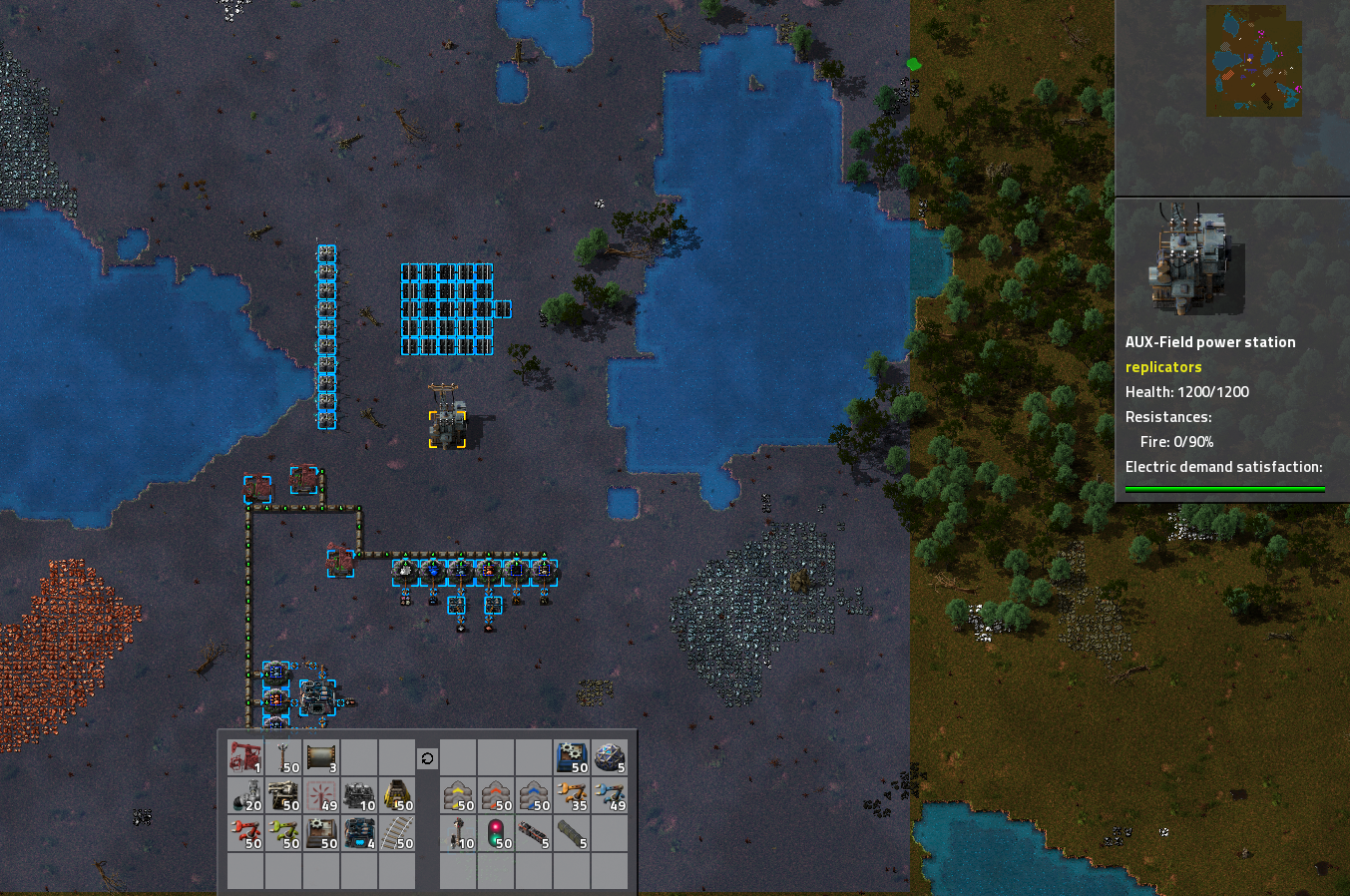The image size is (1350, 896).
Task: Select the red-green rail signal slot
Action: (496, 834)
